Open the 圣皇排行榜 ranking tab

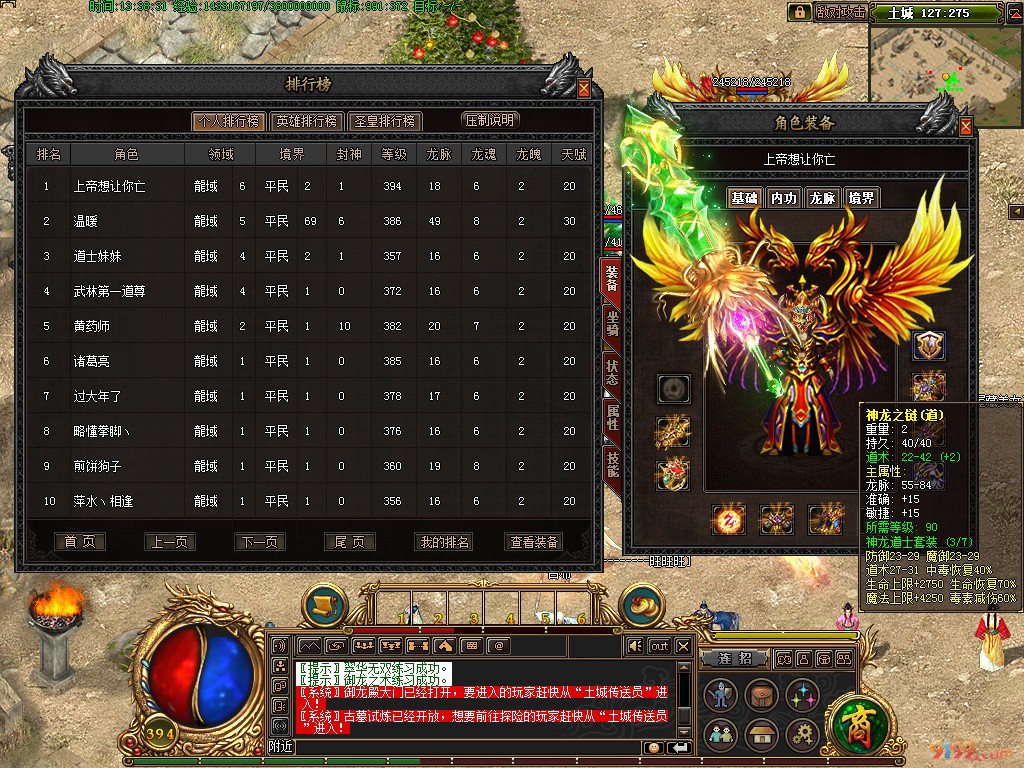(x=386, y=121)
